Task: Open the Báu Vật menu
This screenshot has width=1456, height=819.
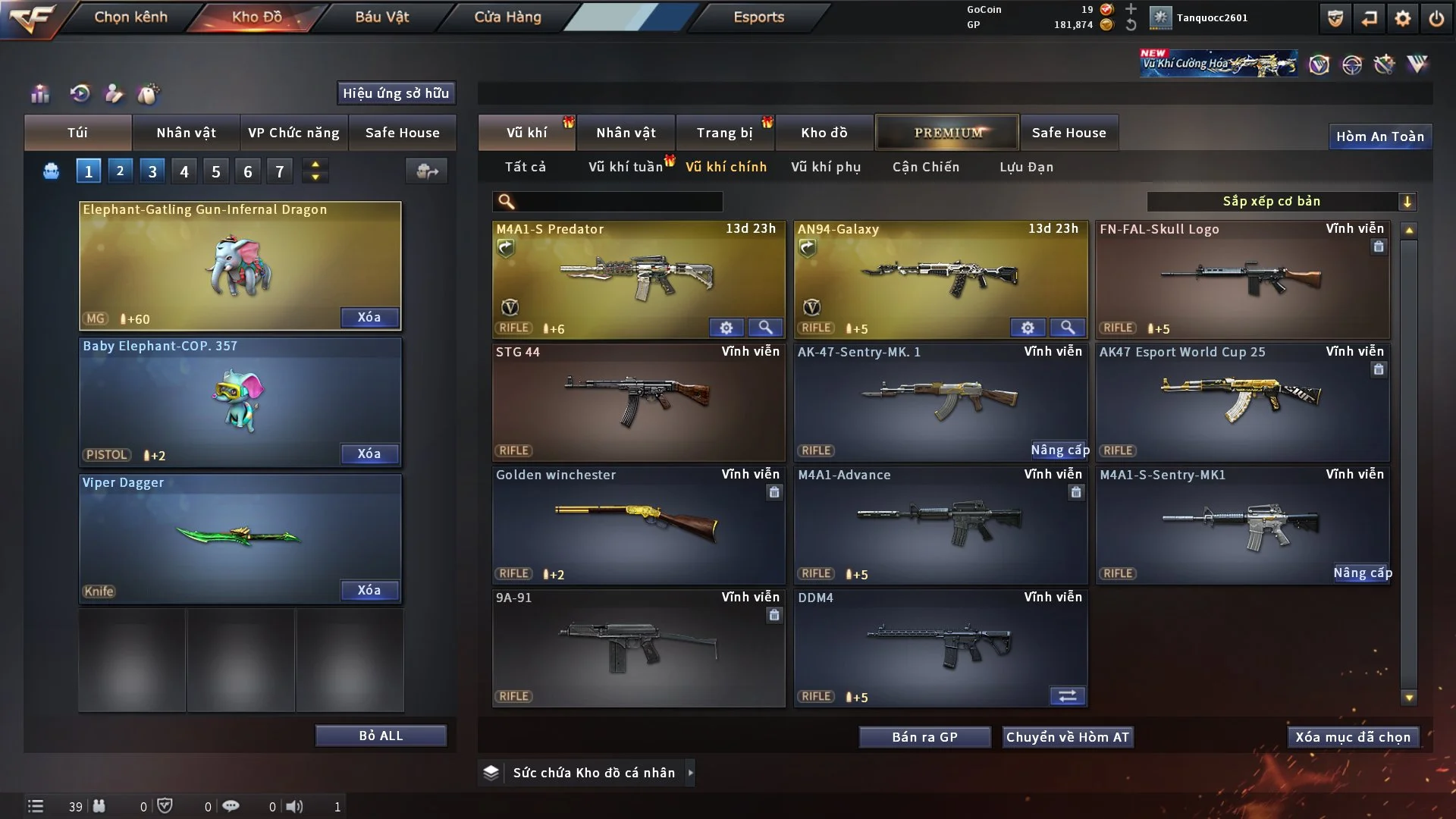Action: (x=381, y=17)
